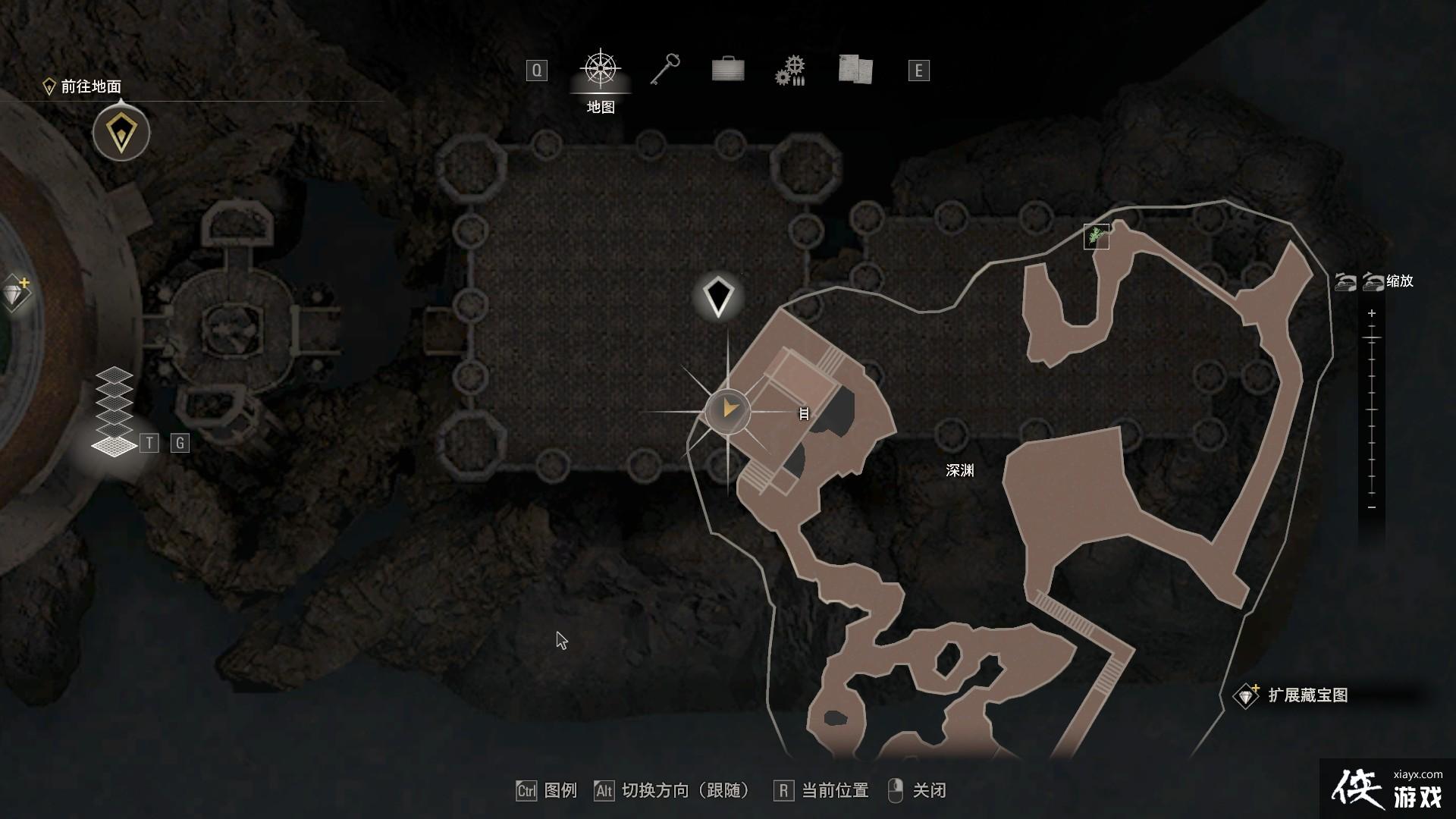Screen dimensions: 1456x819
Task: Select the Map compass tab icon
Action: (599, 70)
